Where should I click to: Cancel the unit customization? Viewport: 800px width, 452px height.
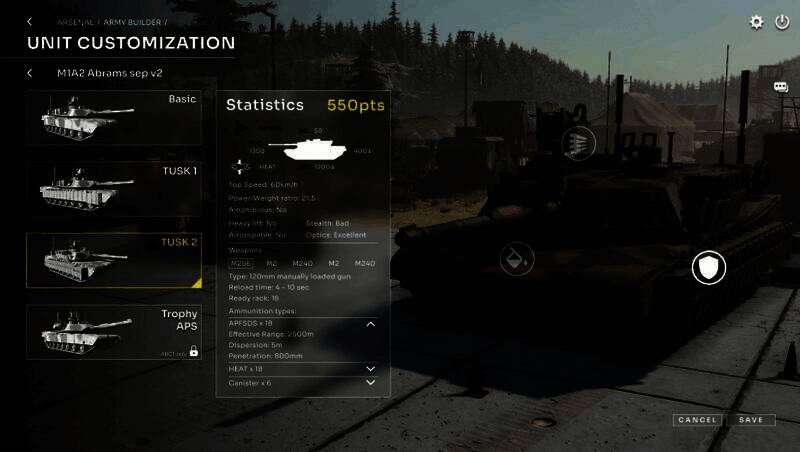pyautogui.click(x=696, y=420)
